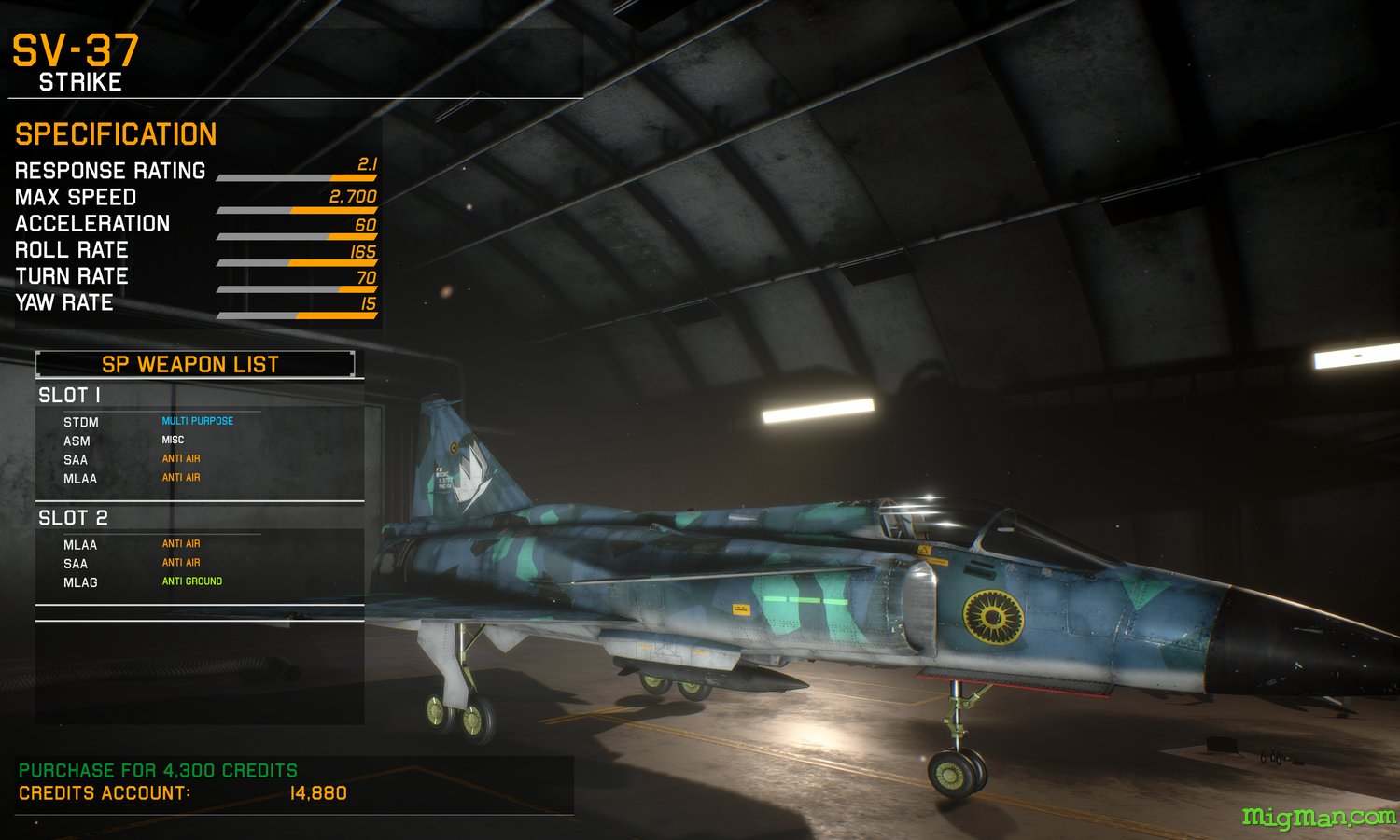Select the ASM weapon entry
The width and height of the screenshot is (1400, 840).
coord(77,441)
